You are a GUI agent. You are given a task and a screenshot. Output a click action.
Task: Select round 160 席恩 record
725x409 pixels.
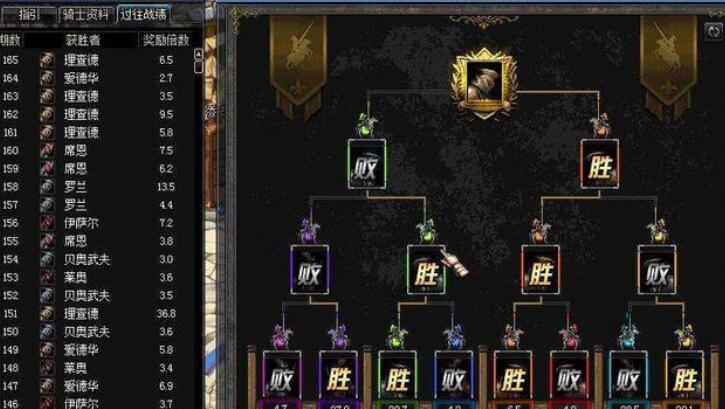click(100, 150)
